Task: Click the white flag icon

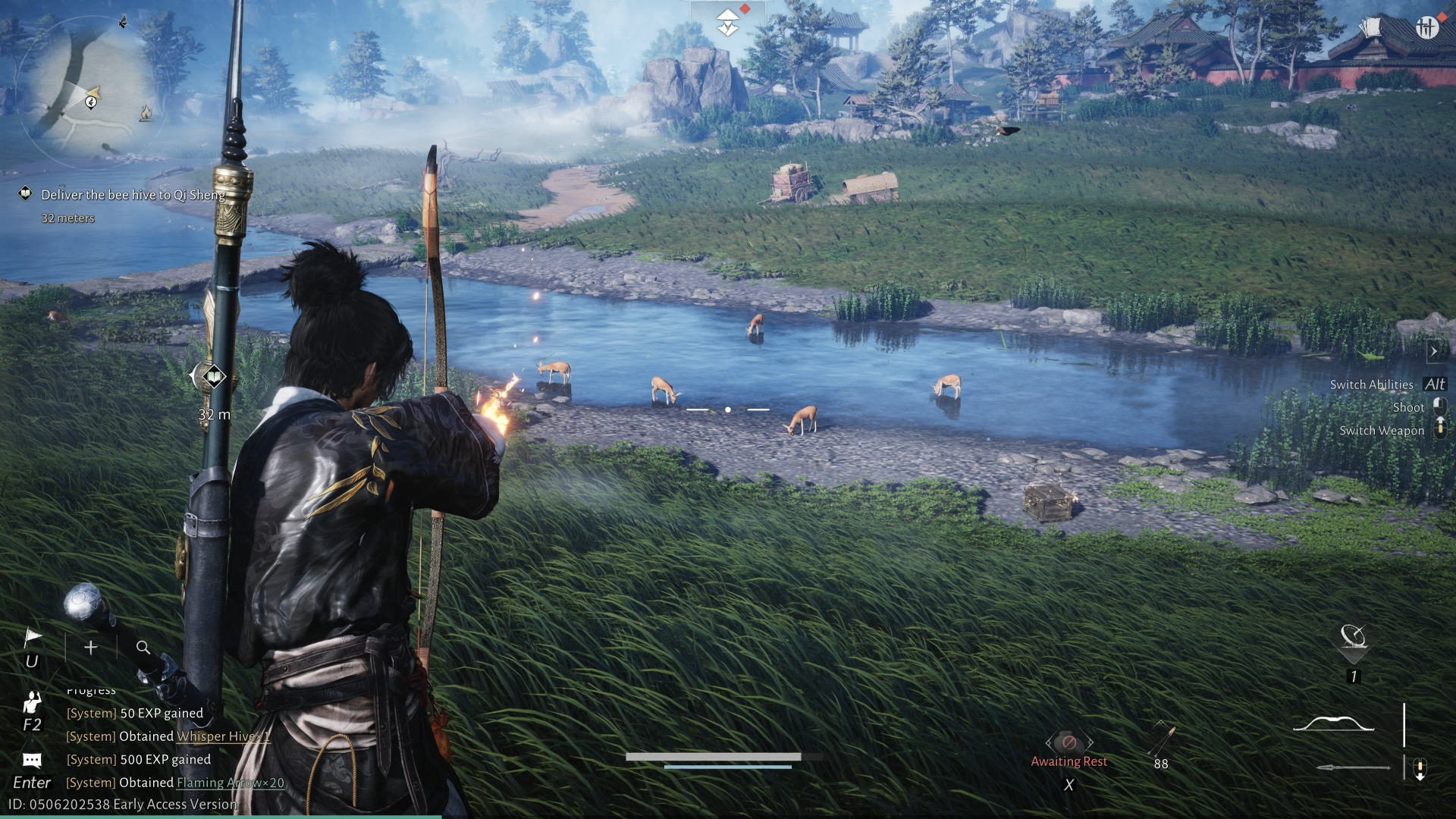Action: click(x=32, y=638)
